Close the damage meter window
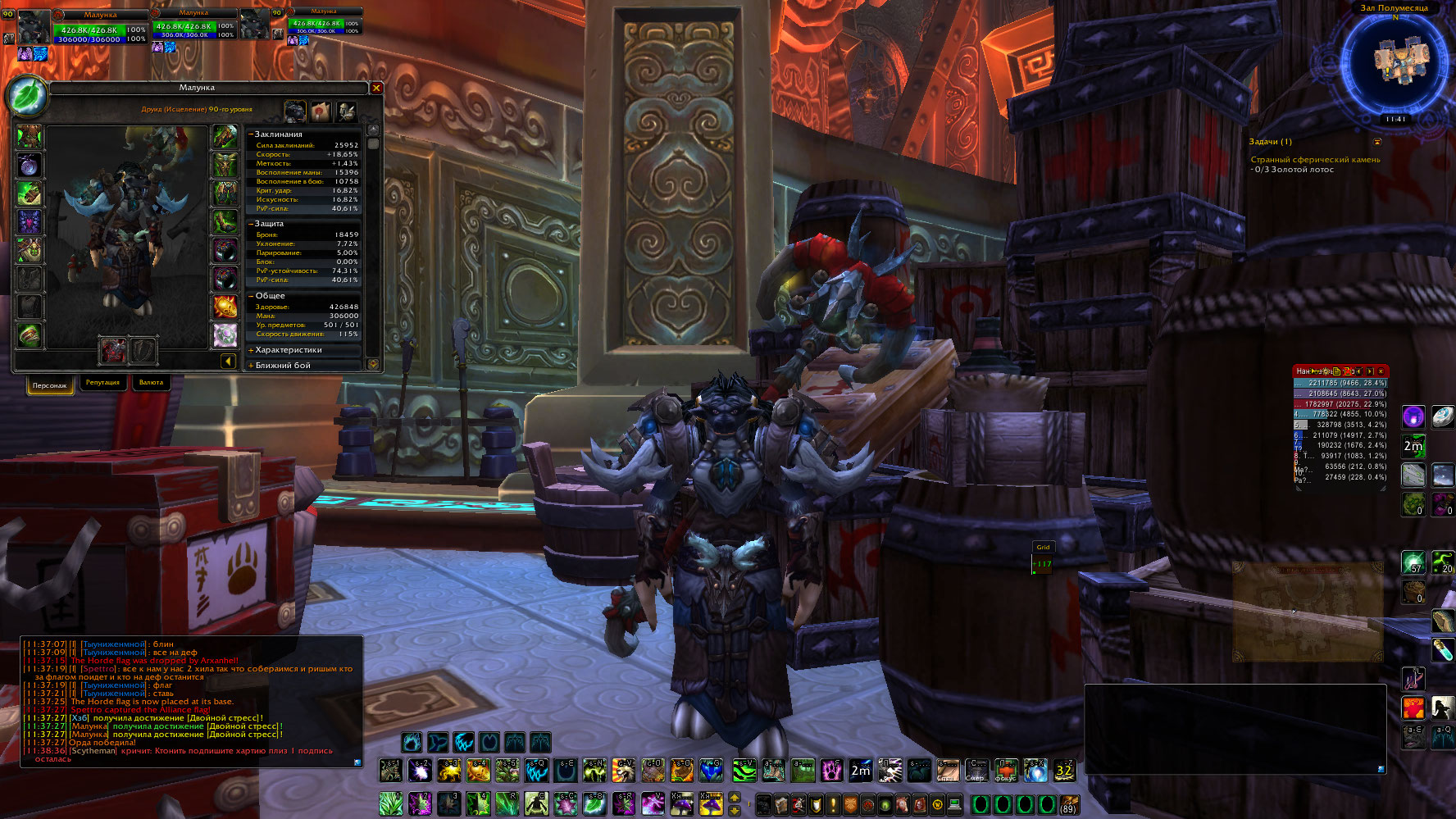Image resolution: width=1456 pixels, height=819 pixels. point(1381,371)
